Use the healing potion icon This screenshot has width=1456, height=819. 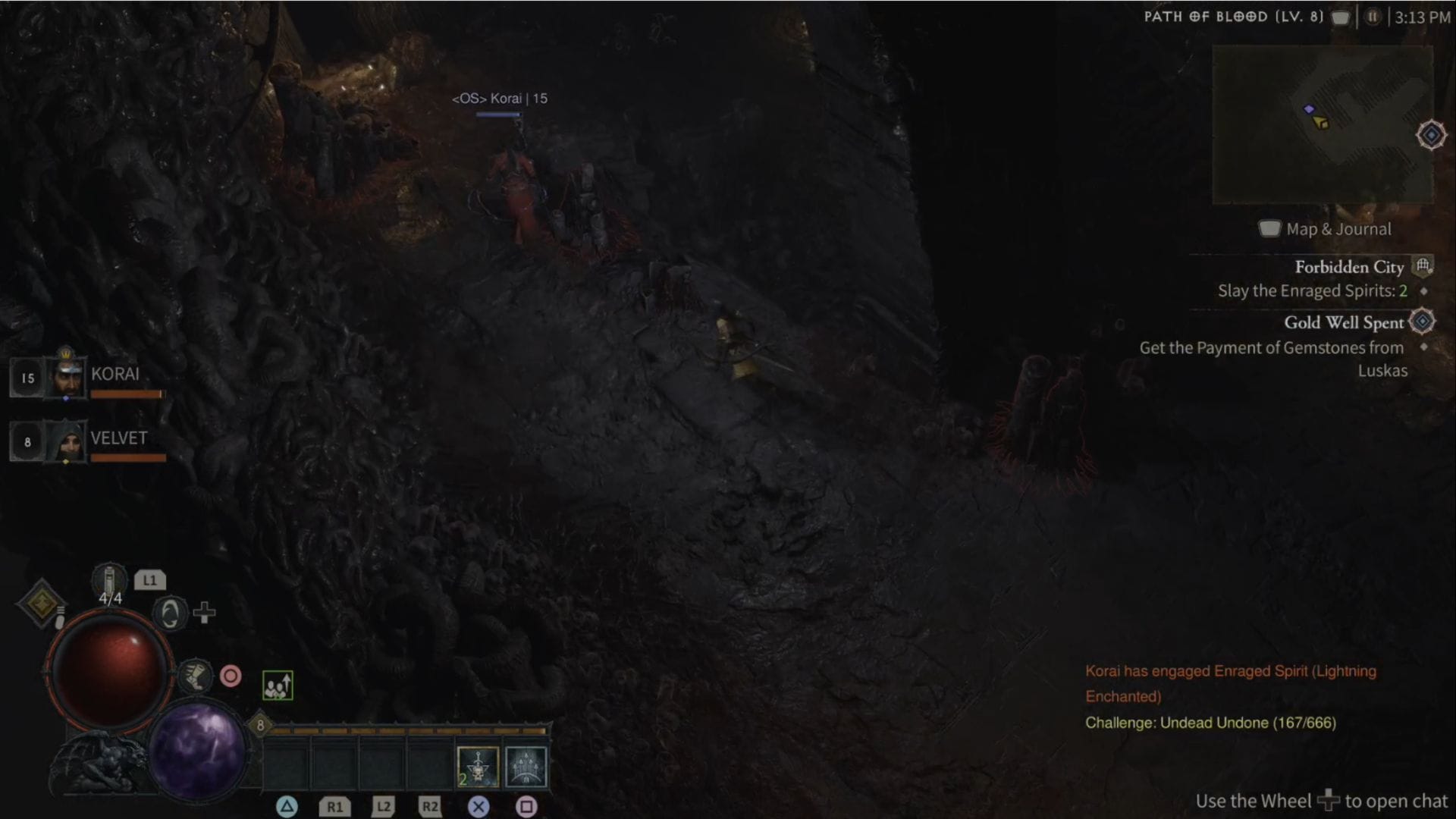[109, 582]
